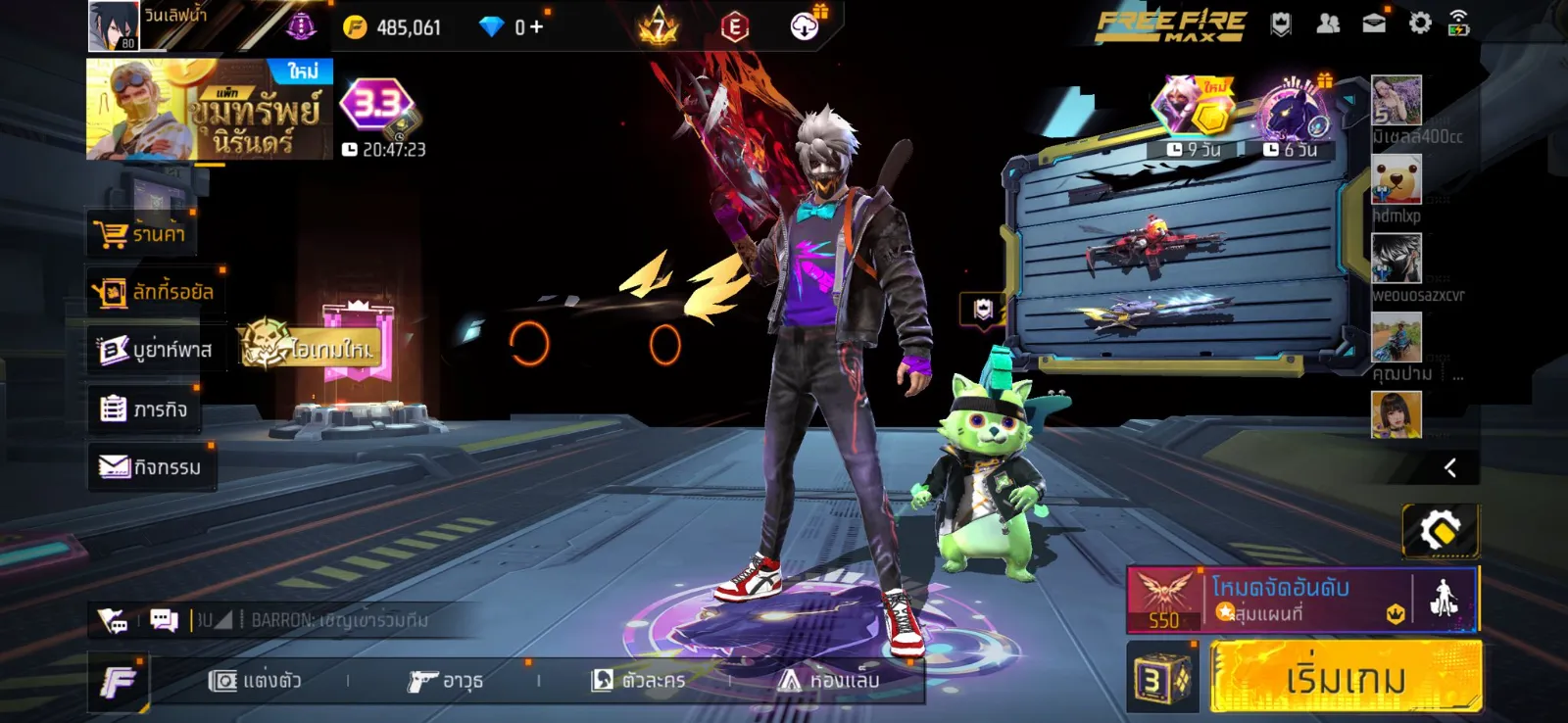The height and width of the screenshot is (723, 1568).
Task: Open the ลักกี้รอยัล Luck Royale menu
Action: pyautogui.click(x=154, y=292)
